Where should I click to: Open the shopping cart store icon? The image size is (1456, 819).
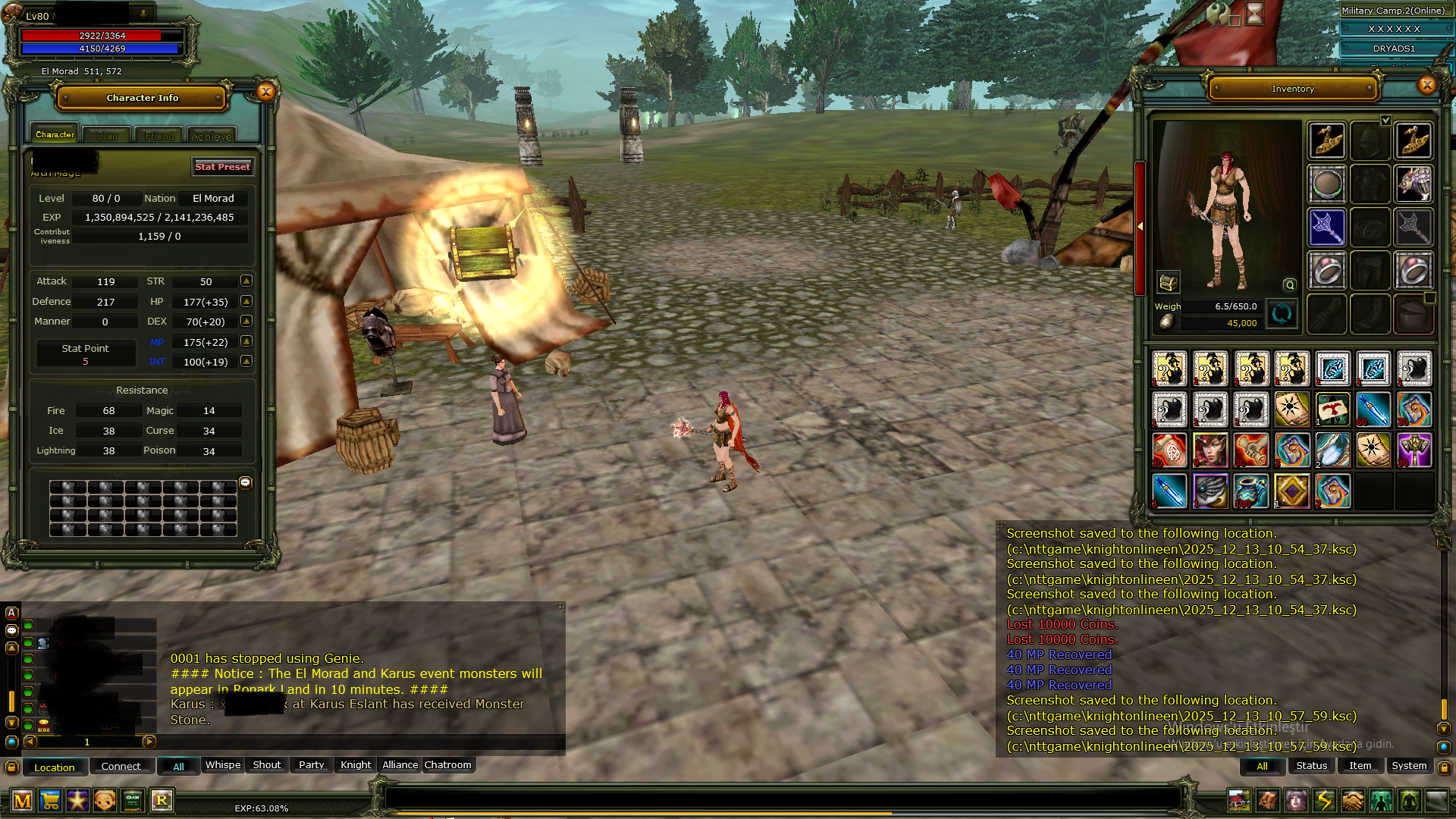50,801
